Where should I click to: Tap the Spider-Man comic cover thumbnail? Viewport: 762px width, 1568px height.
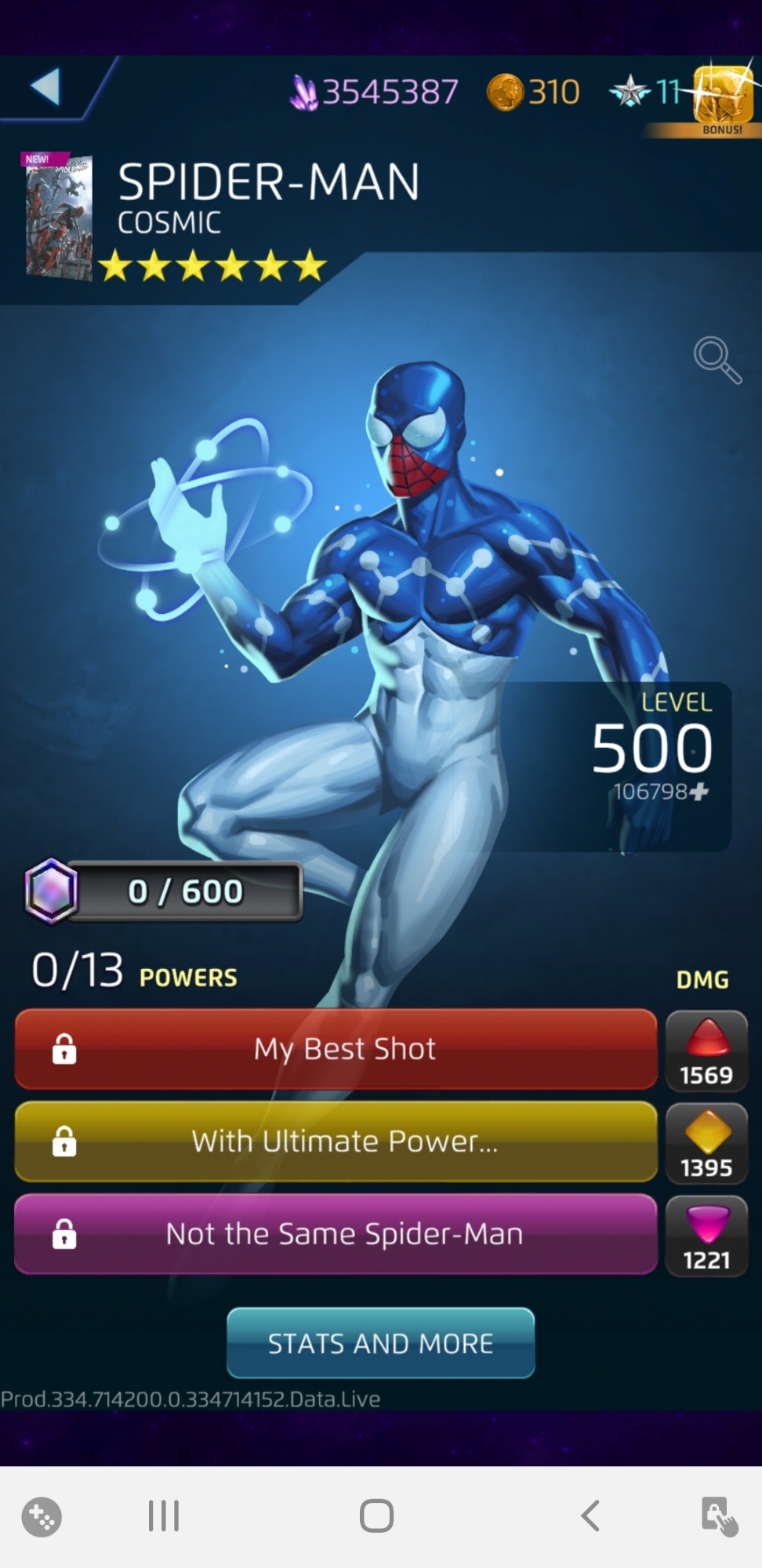[58, 216]
